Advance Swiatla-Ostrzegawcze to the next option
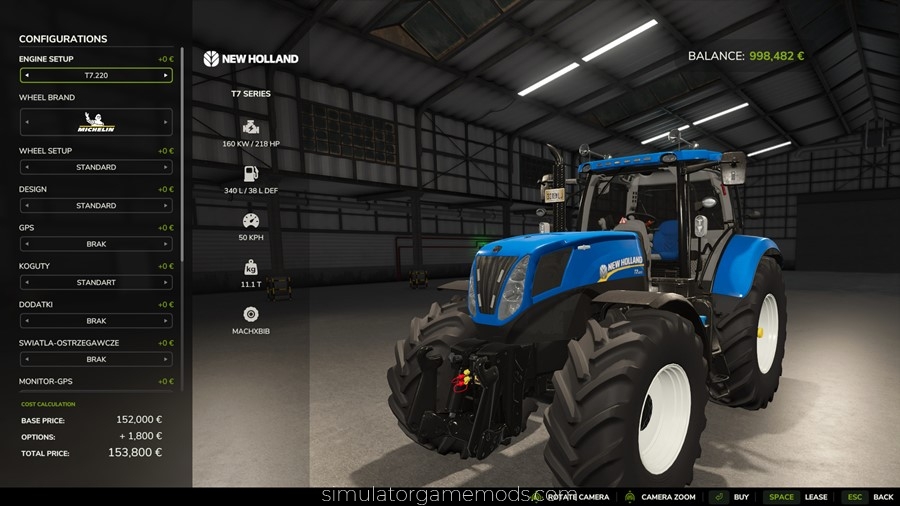Image resolution: width=900 pixels, height=506 pixels. coord(166,360)
